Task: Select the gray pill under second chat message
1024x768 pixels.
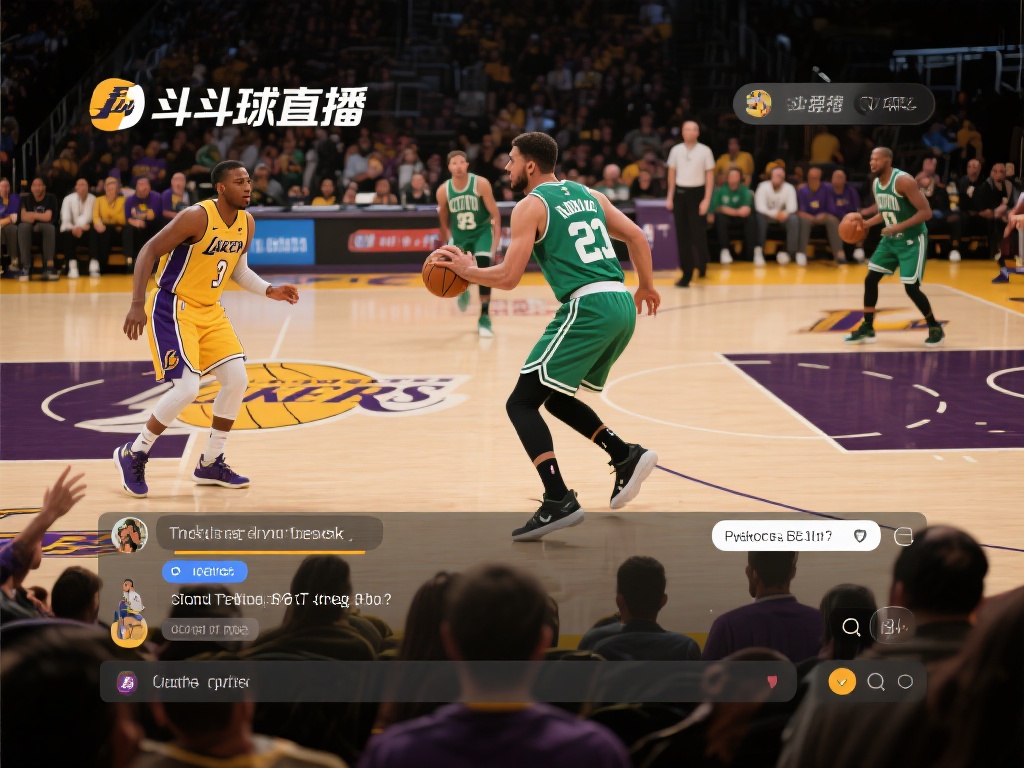Action: tap(210, 629)
